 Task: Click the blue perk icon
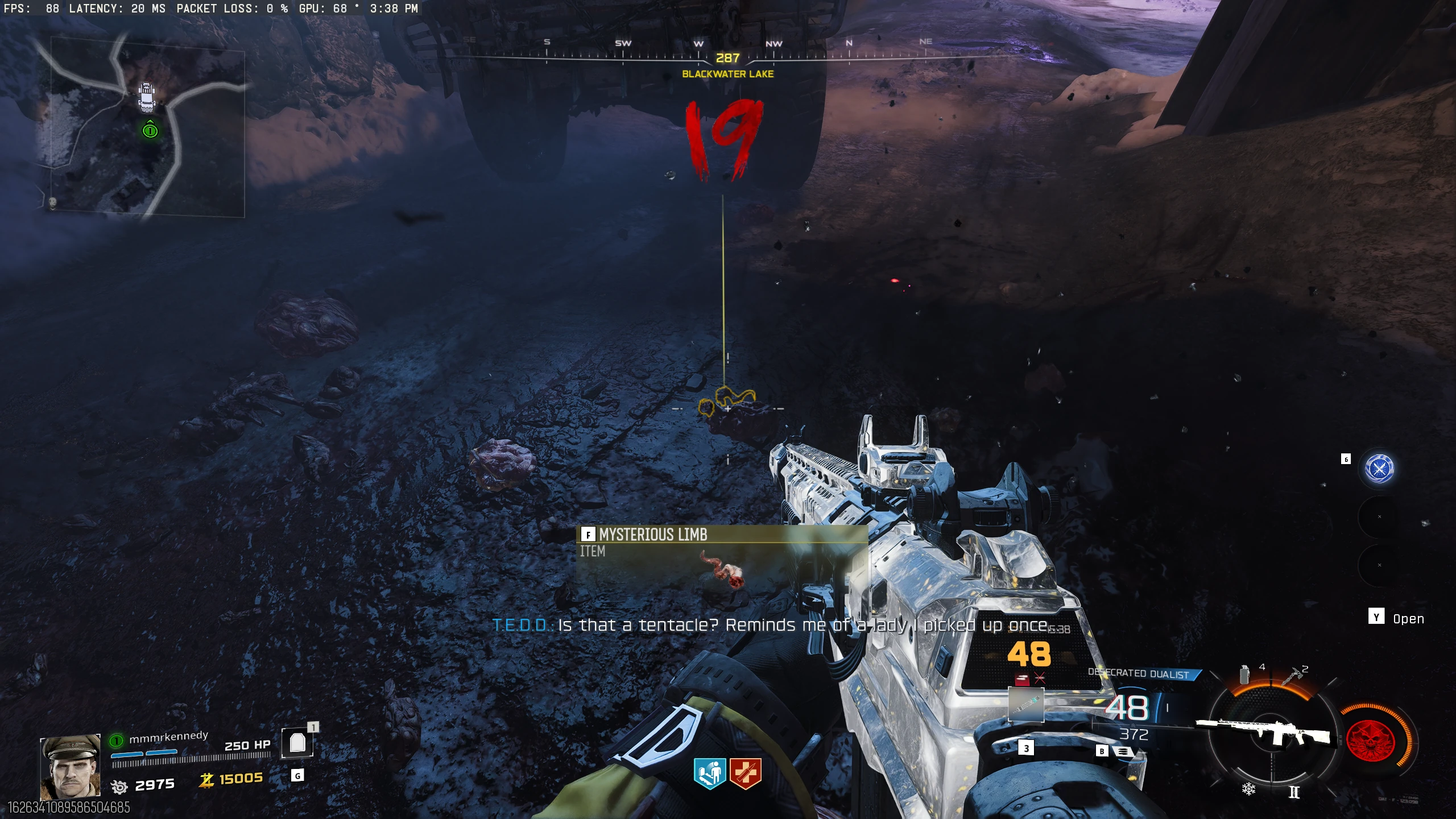(709, 774)
